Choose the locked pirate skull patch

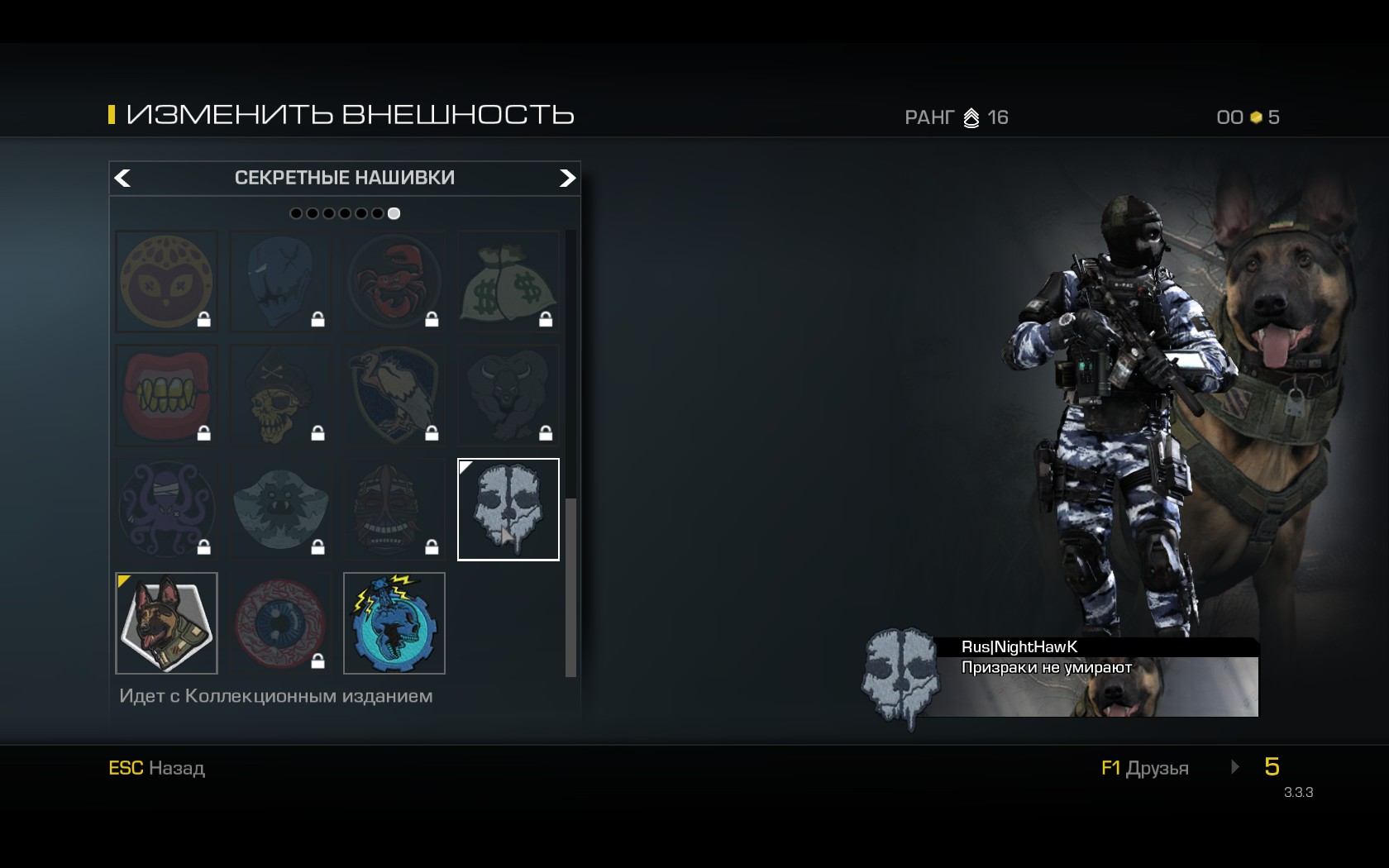coord(280,395)
